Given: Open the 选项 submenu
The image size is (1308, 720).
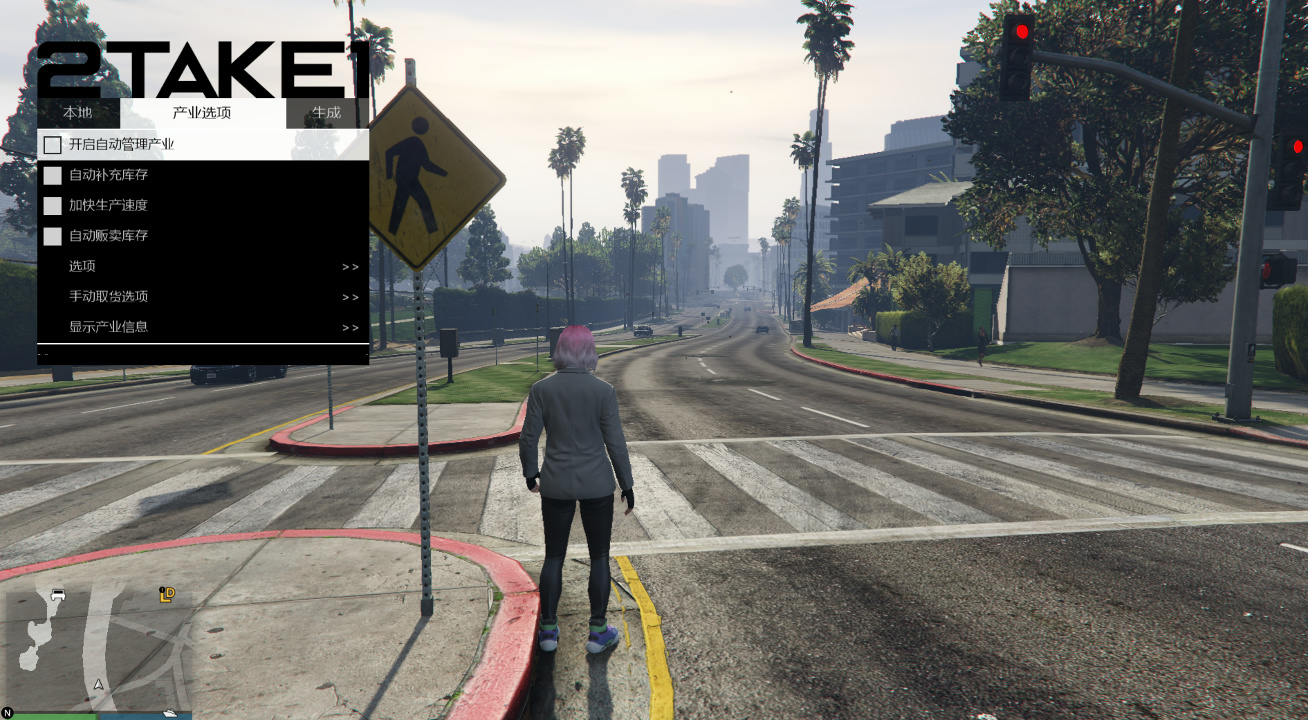Looking at the screenshot, I should [x=202, y=267].
